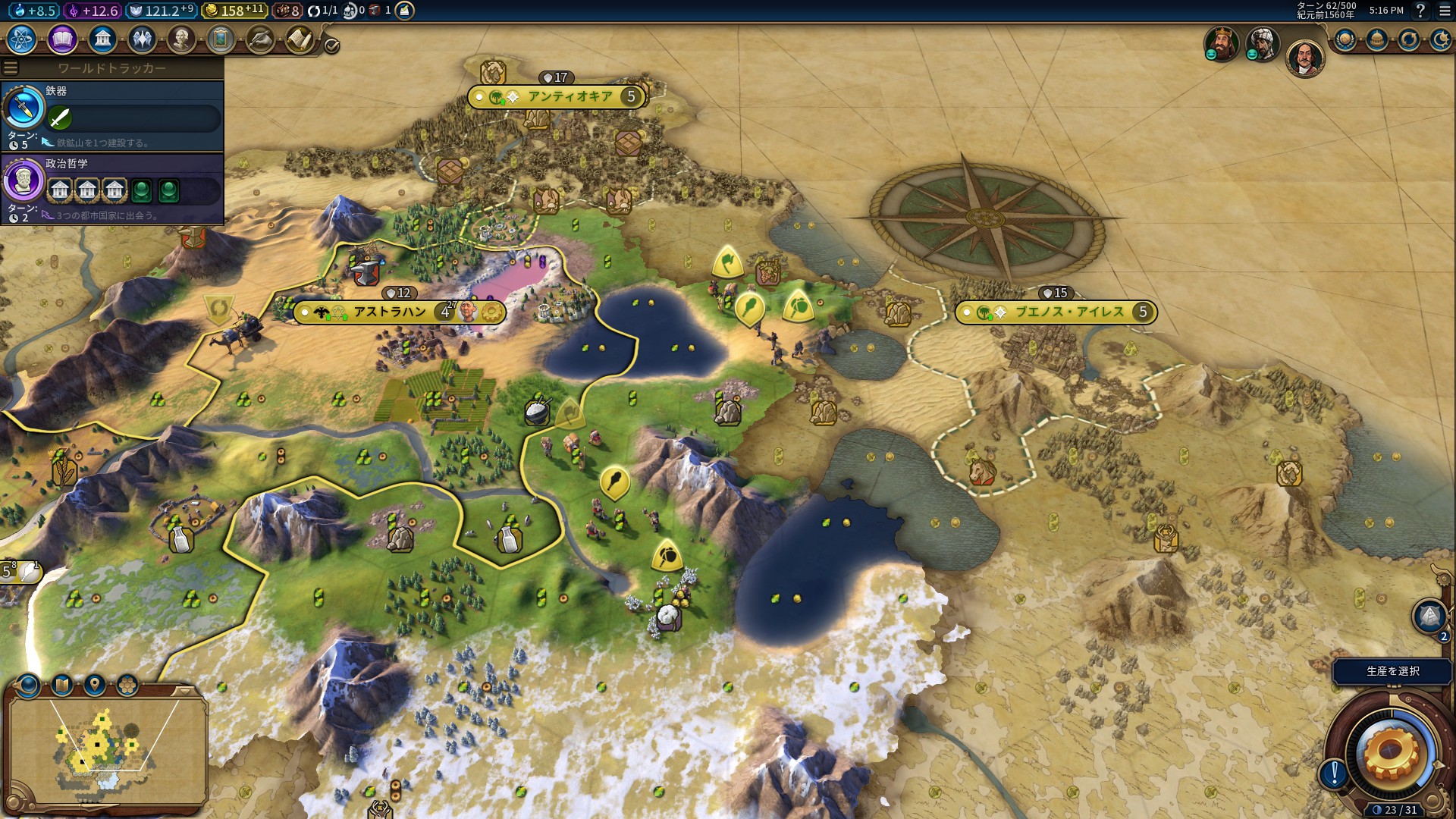Image resolution: width=1456 pixels, height=819 pixels.
Task: Open the civics tree book icon
Action: tap(62, 39)
